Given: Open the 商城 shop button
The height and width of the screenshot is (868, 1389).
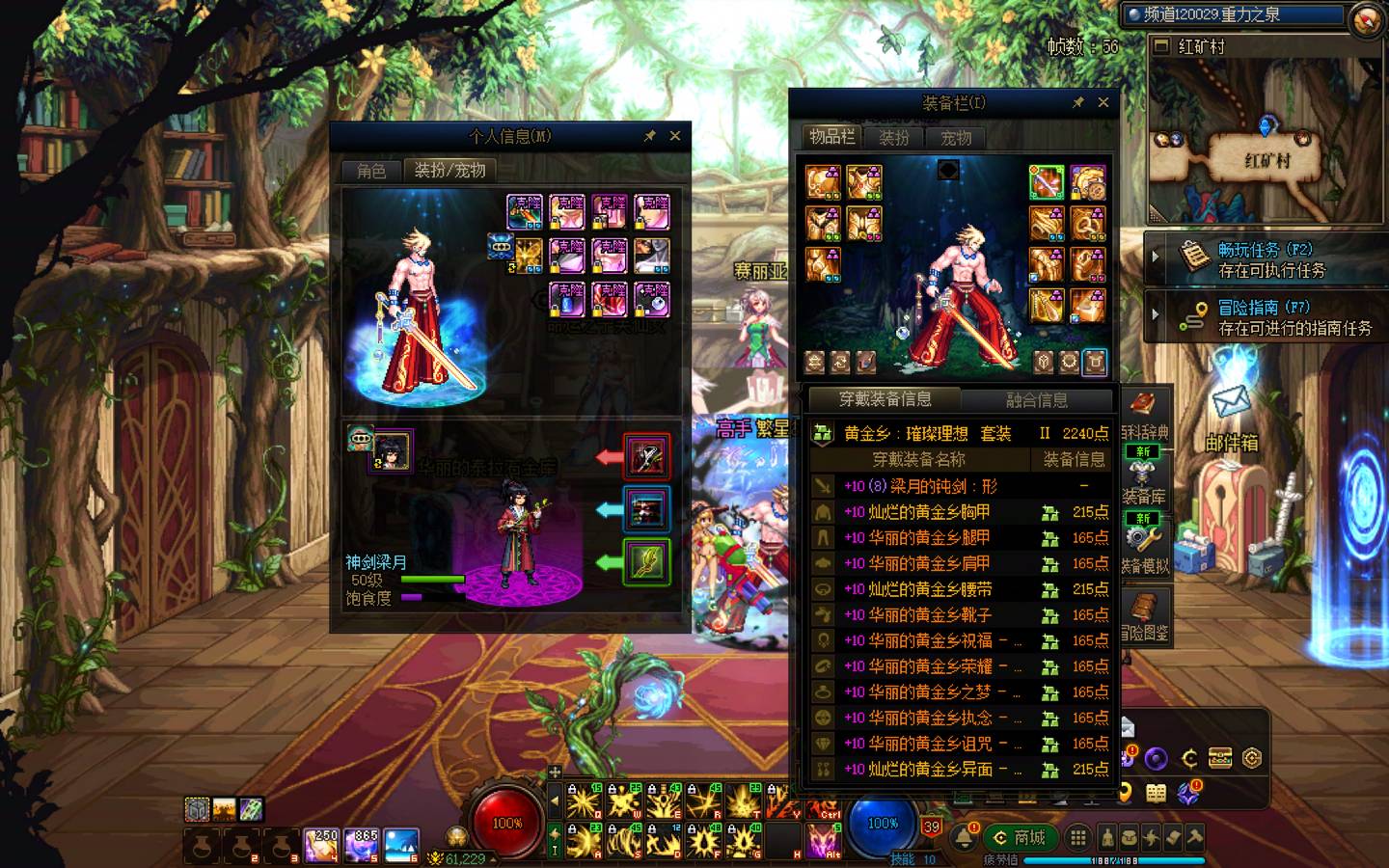Looking at the screenshot, I should (1020, 837).
